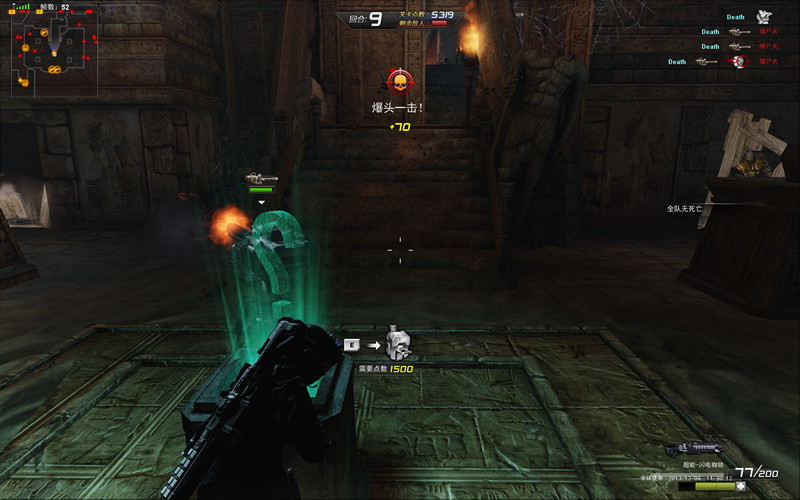The image size is (800, 500).
Task: Click the headshot kill icon in the kill feed
Action: click(x=738, y=62)
